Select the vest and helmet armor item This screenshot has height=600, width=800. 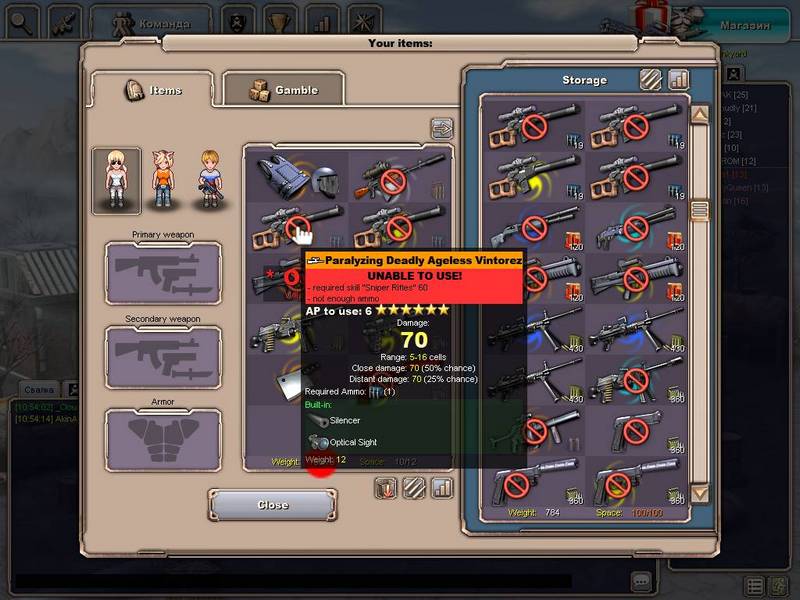297,176
